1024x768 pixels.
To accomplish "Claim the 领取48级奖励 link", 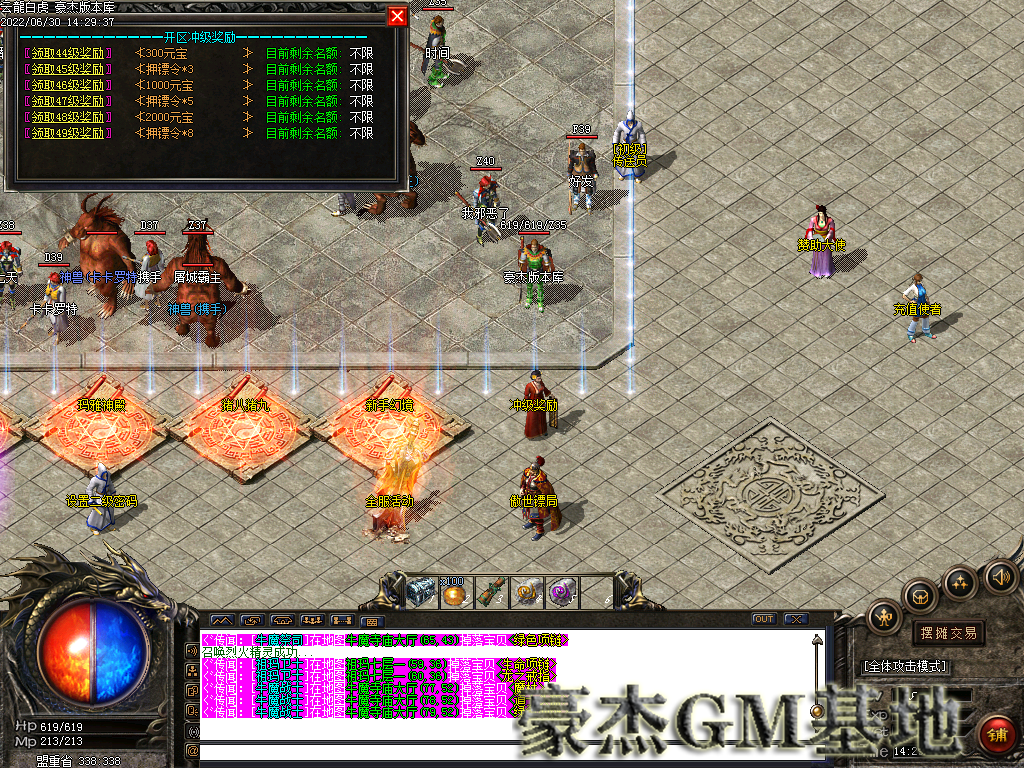I will [68, 117].
